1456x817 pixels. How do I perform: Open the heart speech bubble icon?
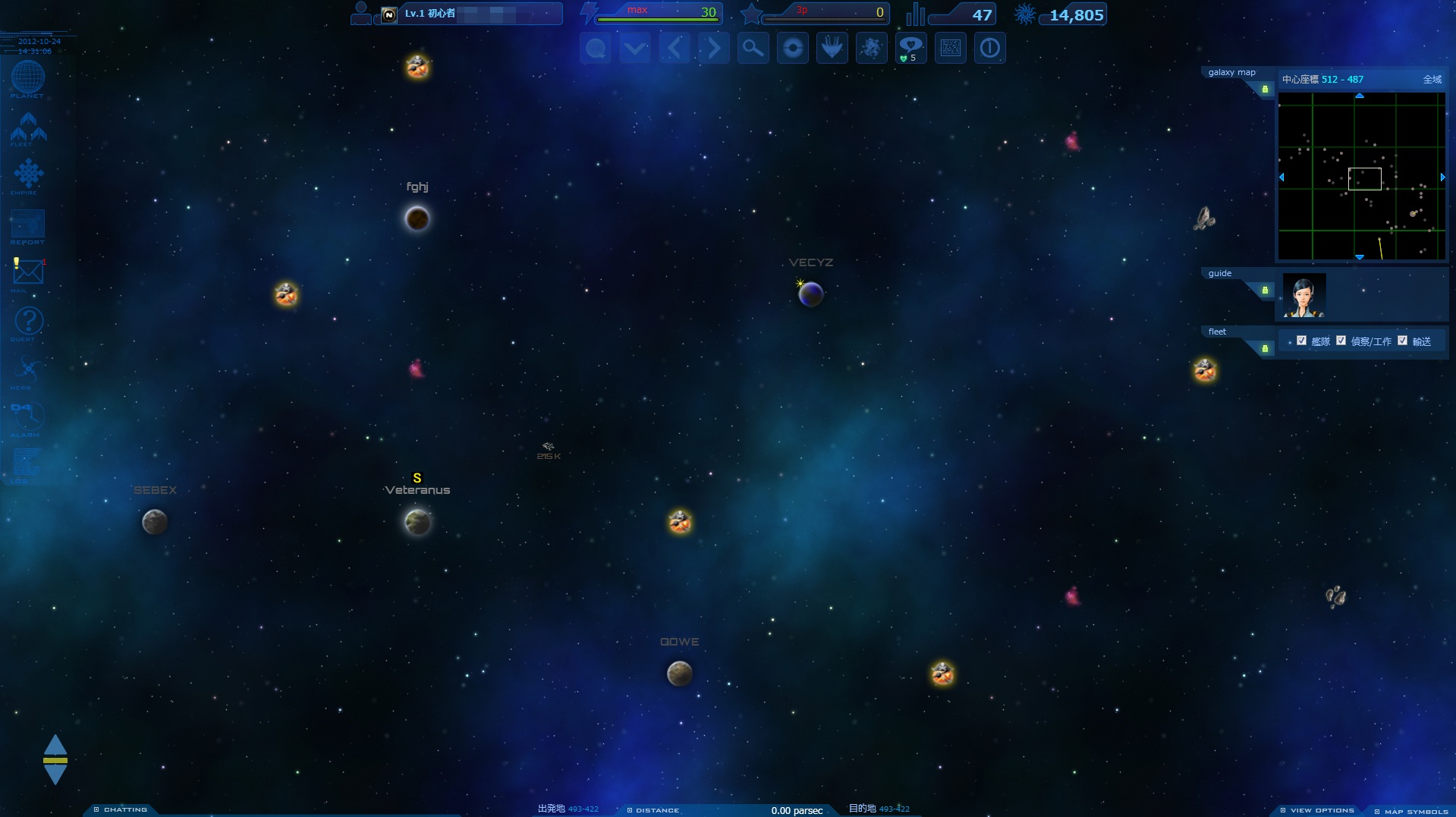click(x=910, y=49)
